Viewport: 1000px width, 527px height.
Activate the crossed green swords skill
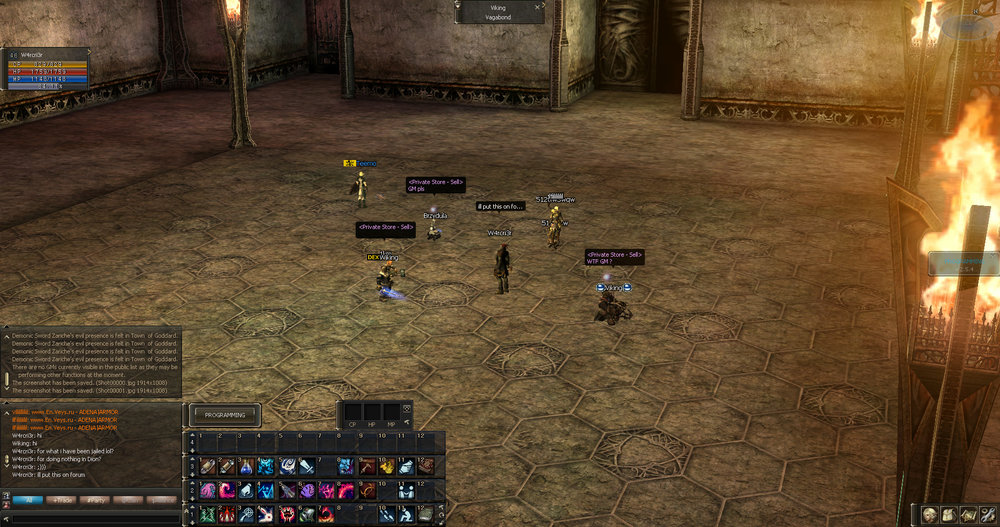point(207,513)
